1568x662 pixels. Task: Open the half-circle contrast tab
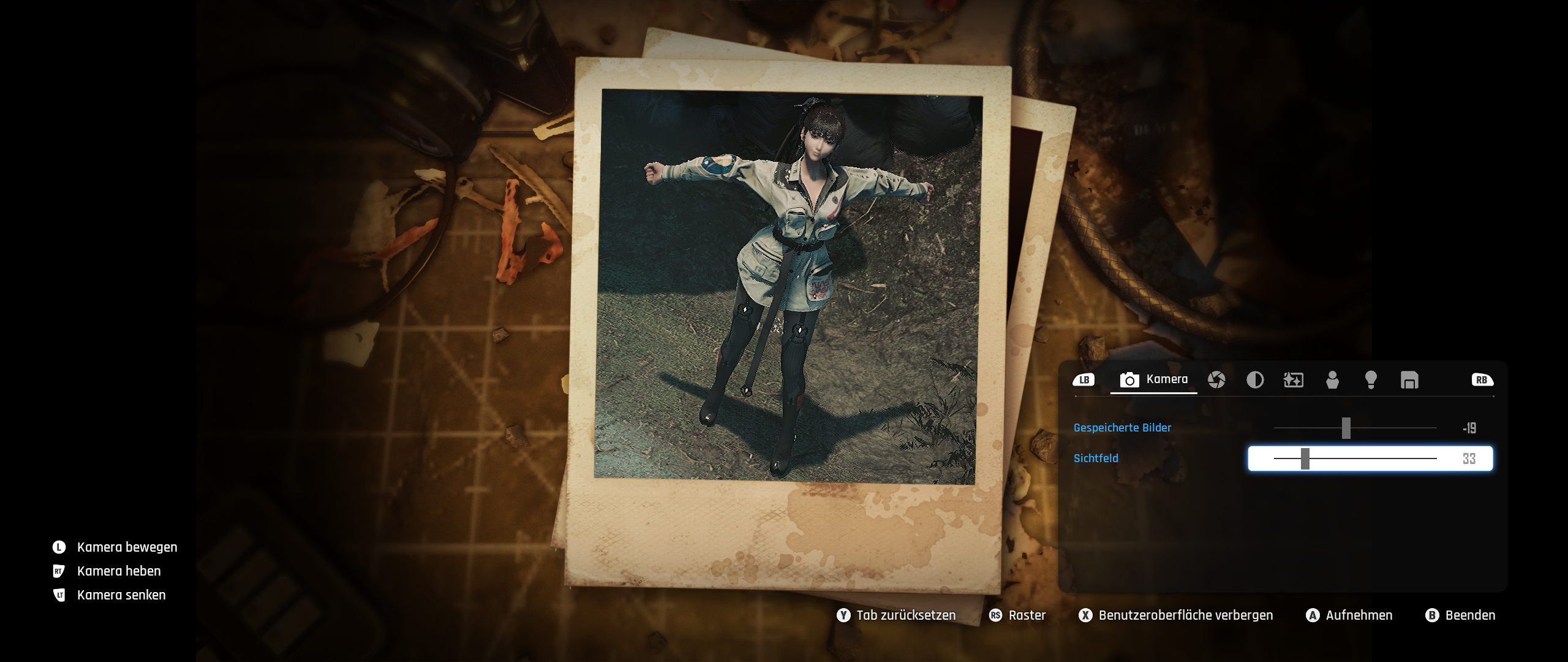pos(1255,380)
